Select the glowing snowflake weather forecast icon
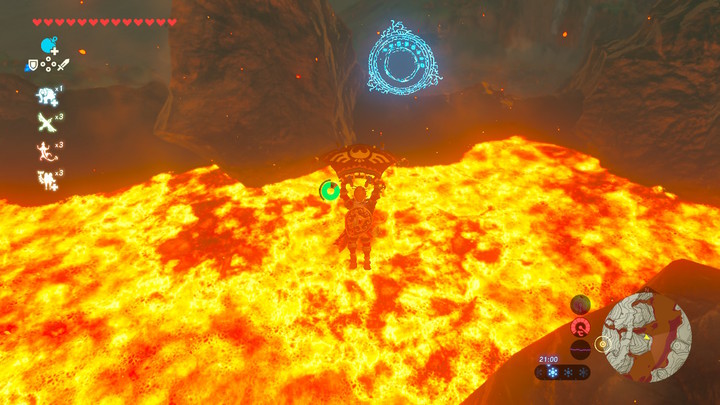 point(551,372)
